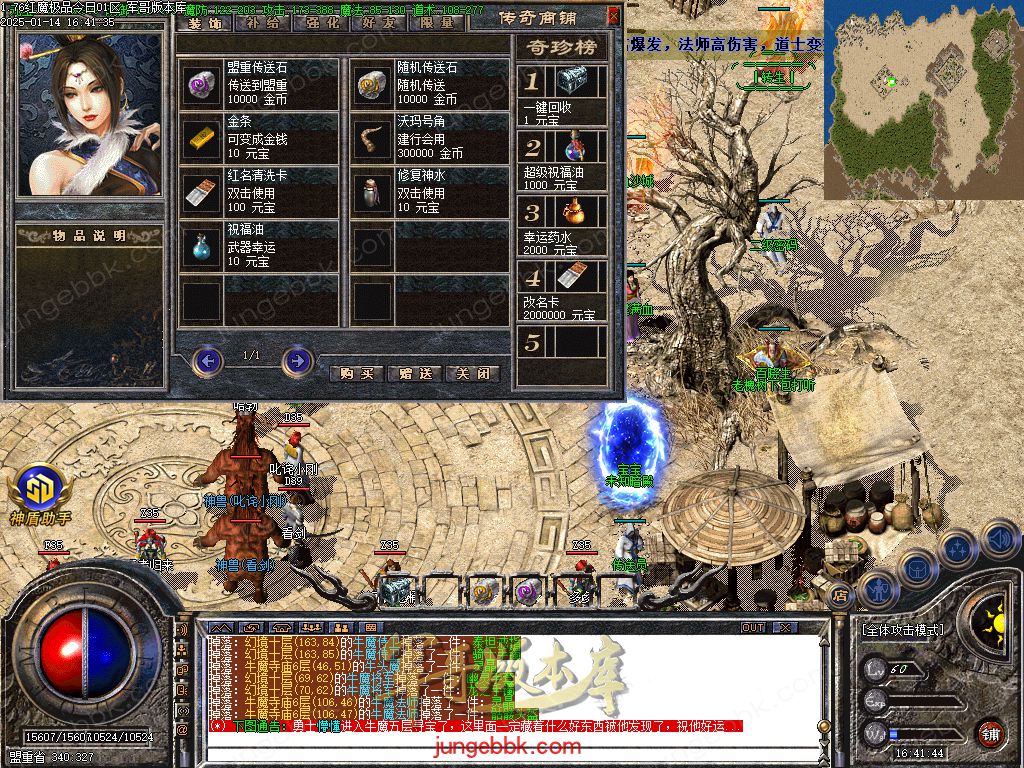Open the red 铺 shop button
Image resolution: width=1024 pixels, height=768 pixels.
[989, 733]
